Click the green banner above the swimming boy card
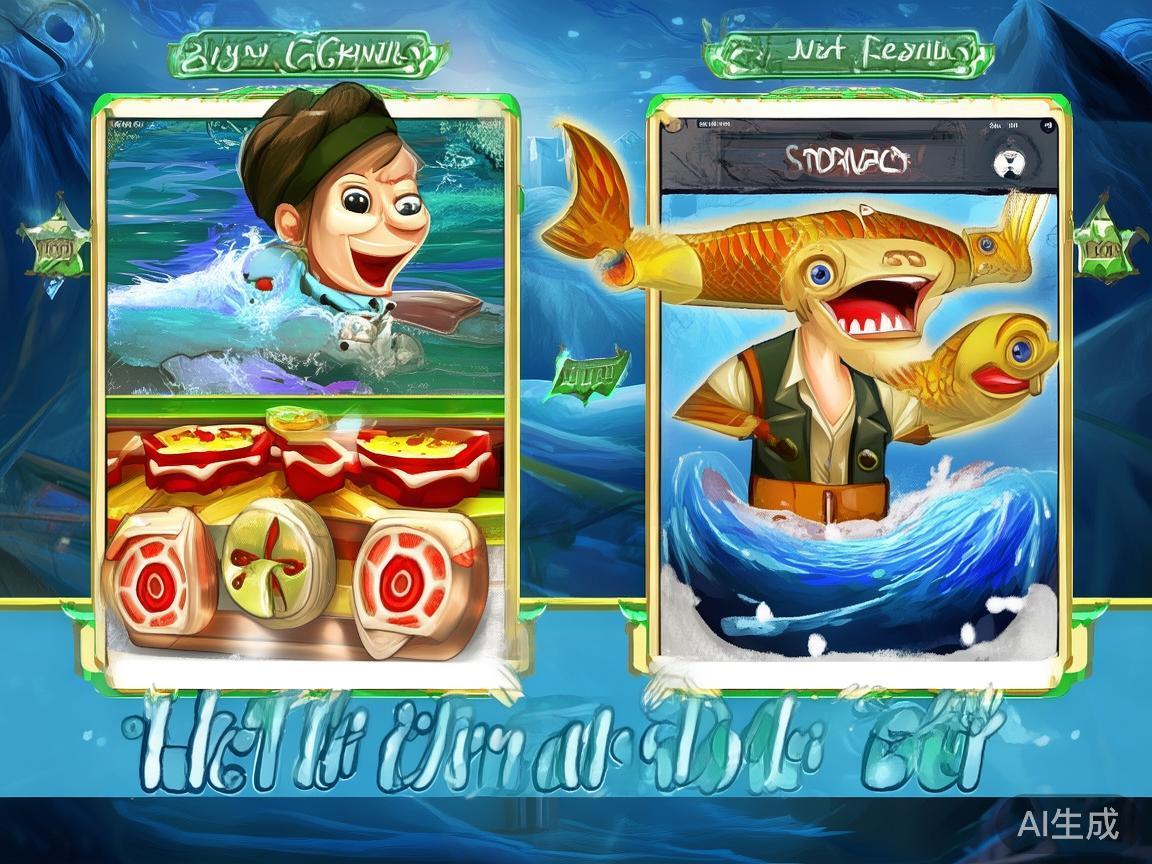 tap(306, 54)
